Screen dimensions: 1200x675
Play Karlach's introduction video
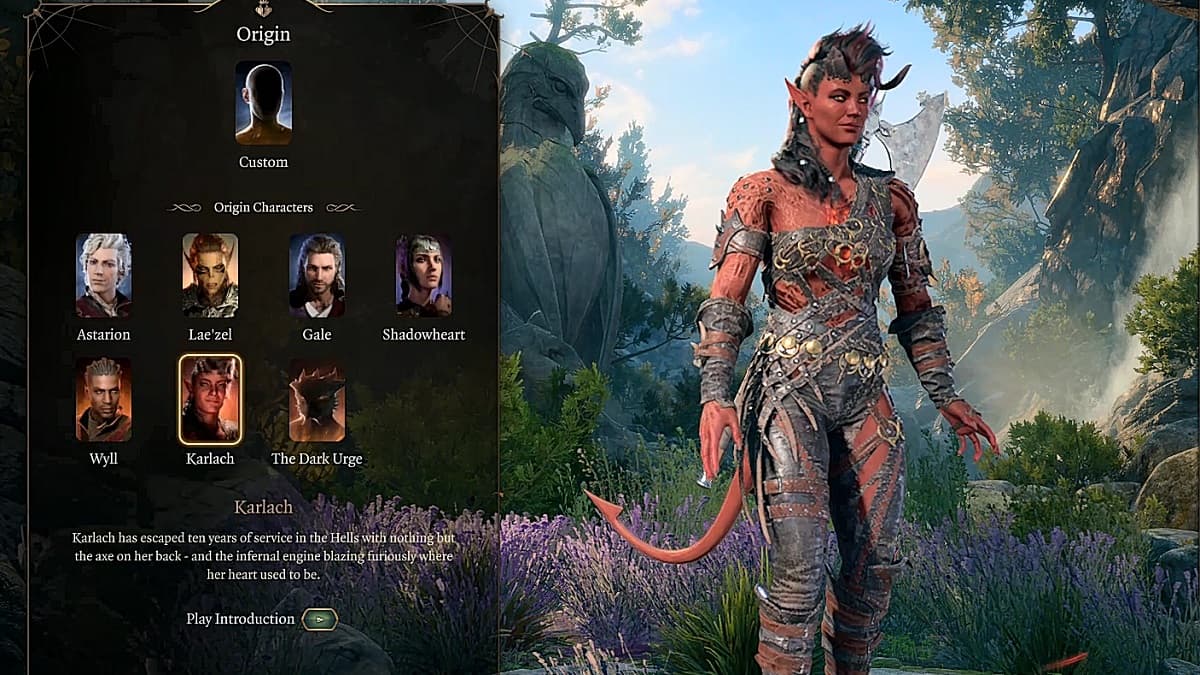point(319,619)
